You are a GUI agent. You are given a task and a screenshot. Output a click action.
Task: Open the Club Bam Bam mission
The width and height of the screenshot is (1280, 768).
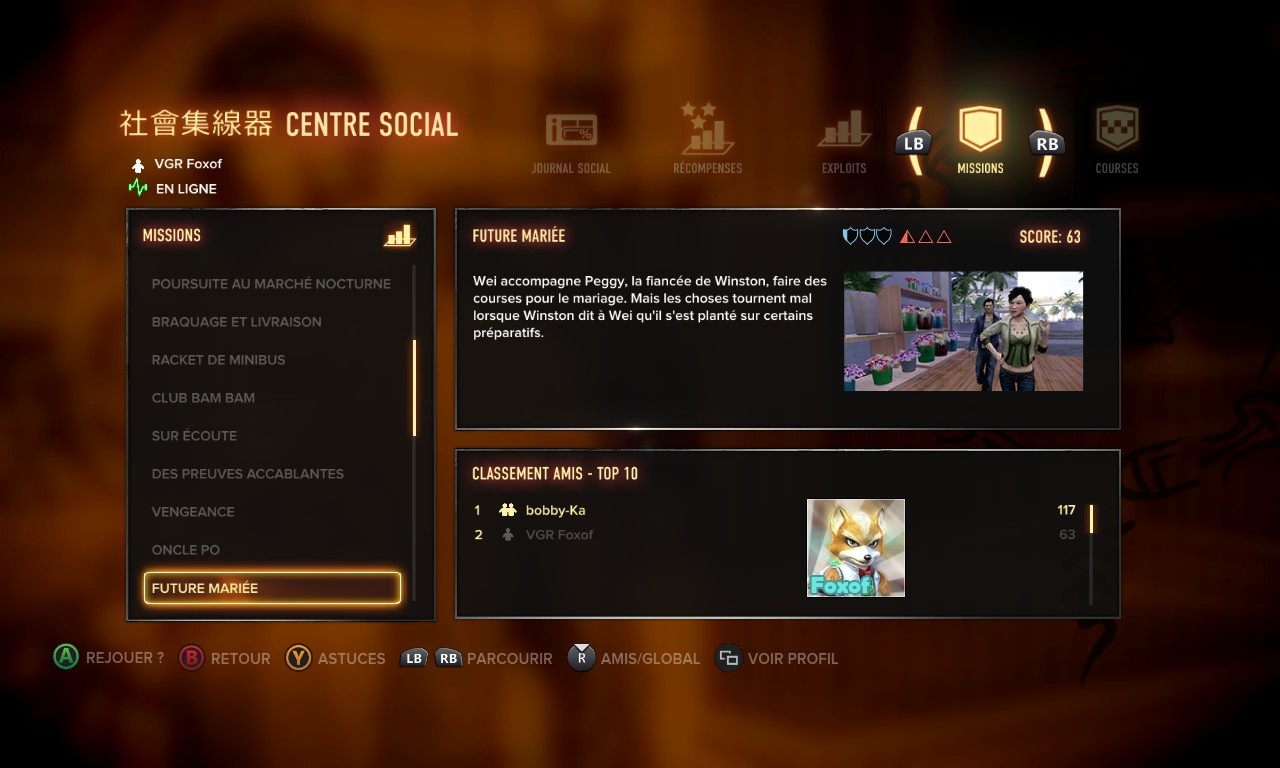[x=203, y=398]
